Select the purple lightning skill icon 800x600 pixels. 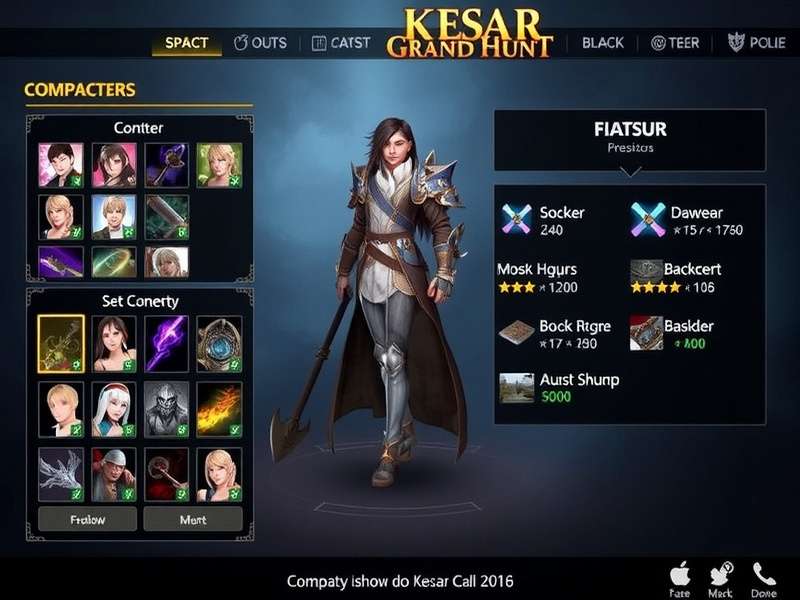tap(166, 343)
